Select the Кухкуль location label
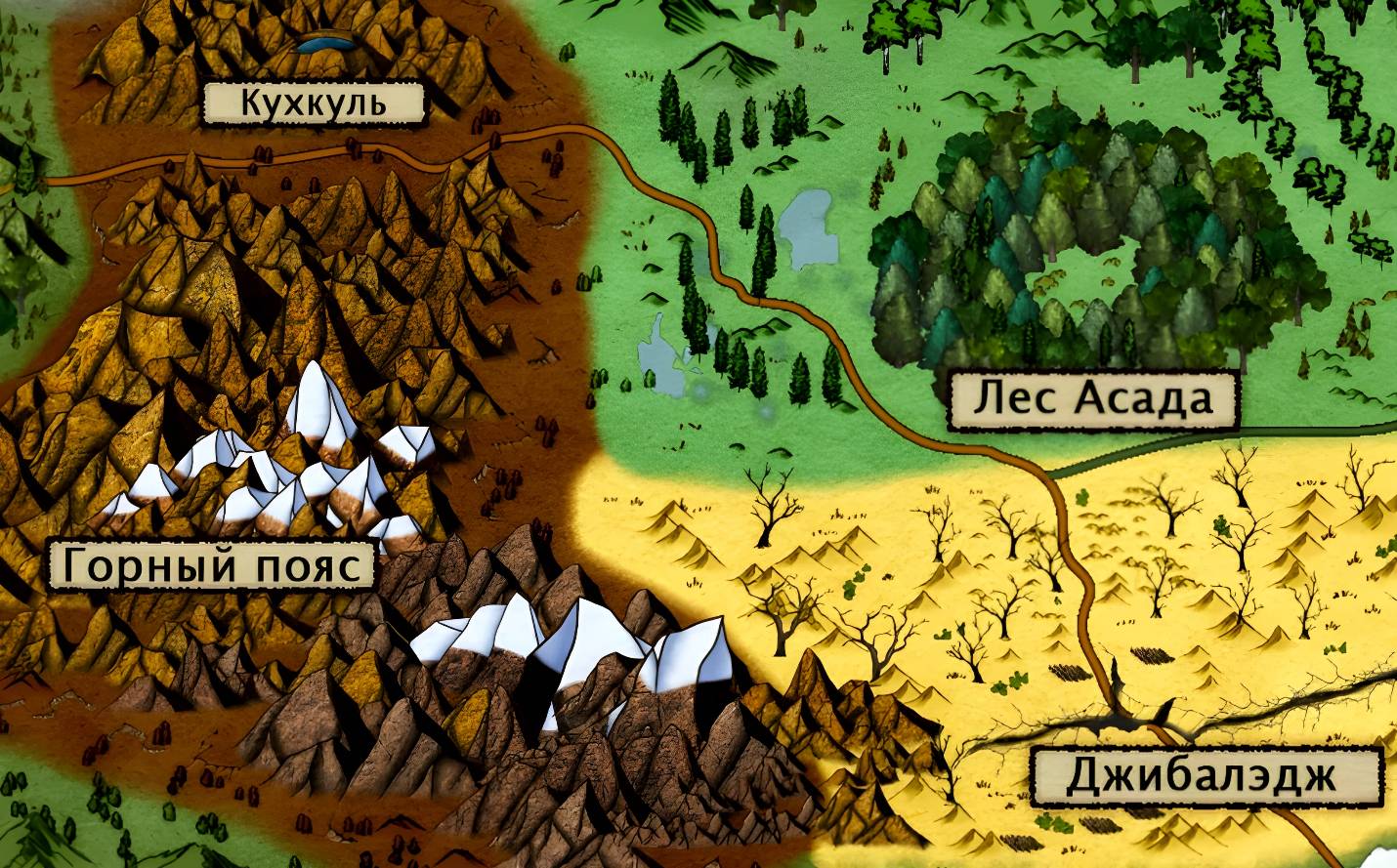This screenshot has width=1397, height=868. coord(314,103)
